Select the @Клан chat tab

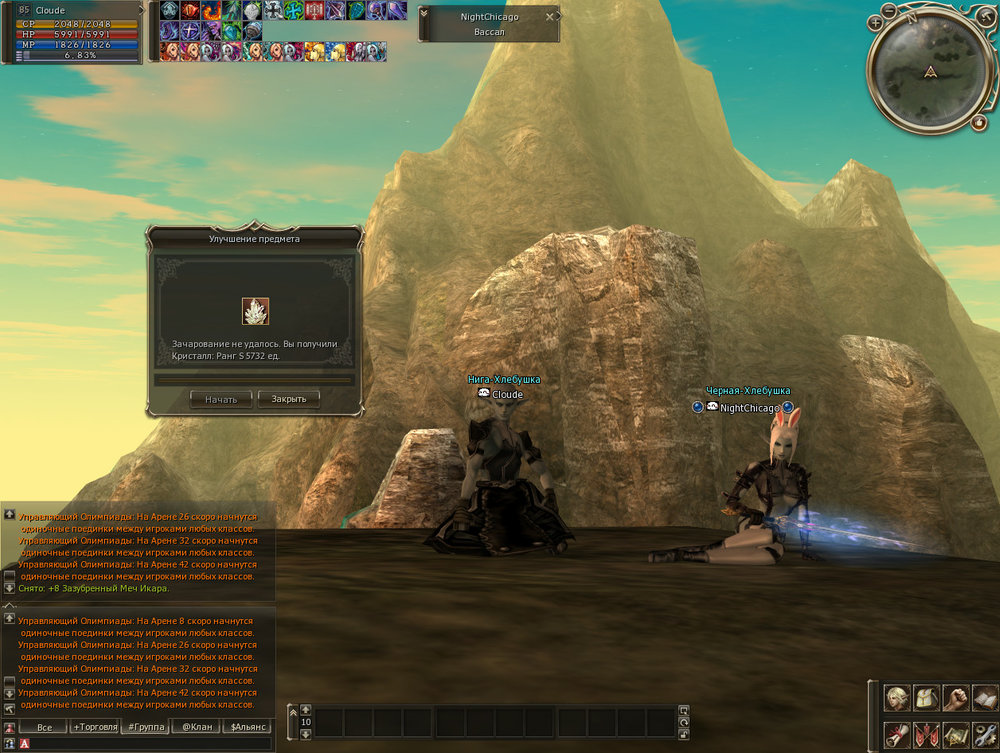[x=196, y=727]
